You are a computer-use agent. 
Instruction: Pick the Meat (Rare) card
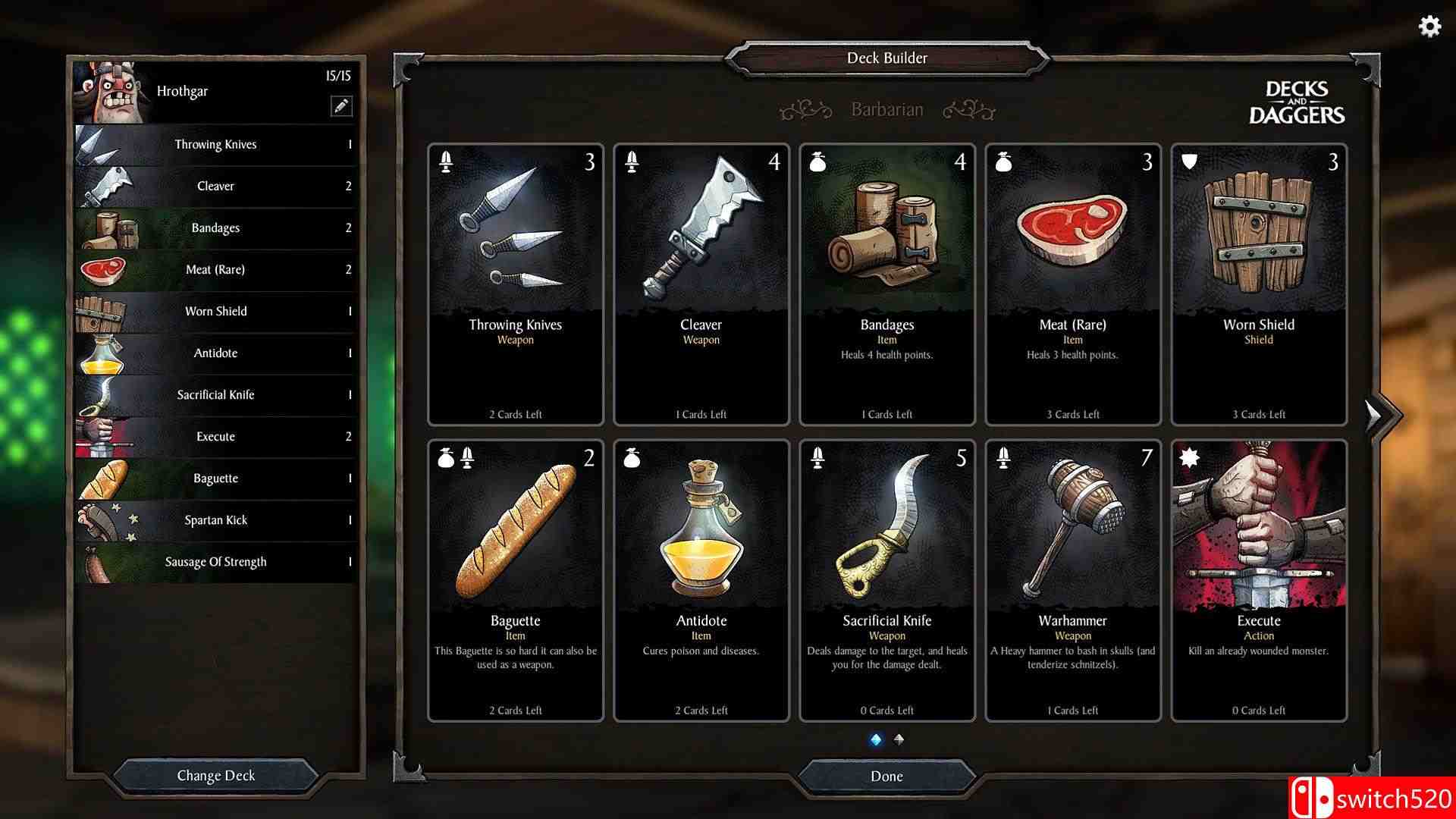[x=1072, y=284]
